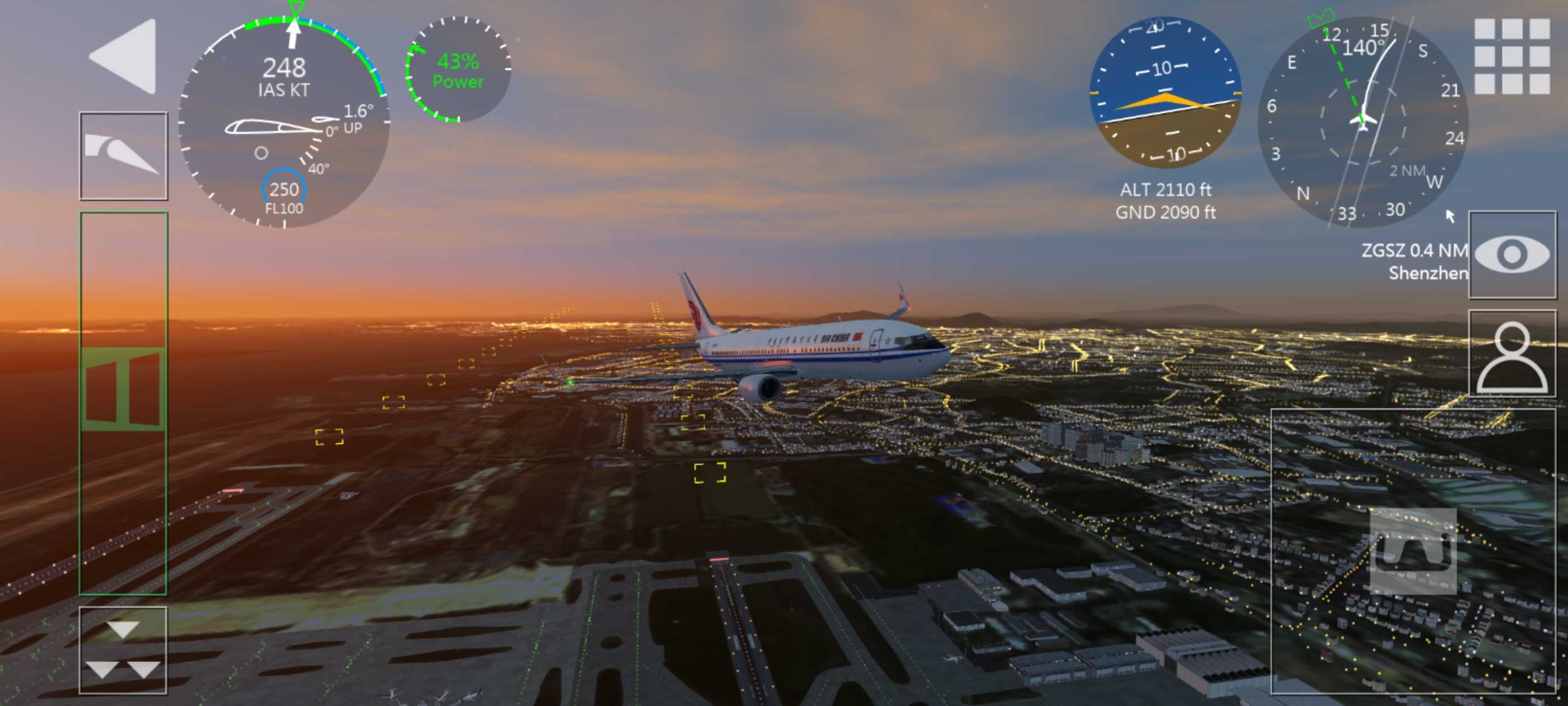Toggle the landing gear icon
The image size is (1568, 706).
point(1413,551)
